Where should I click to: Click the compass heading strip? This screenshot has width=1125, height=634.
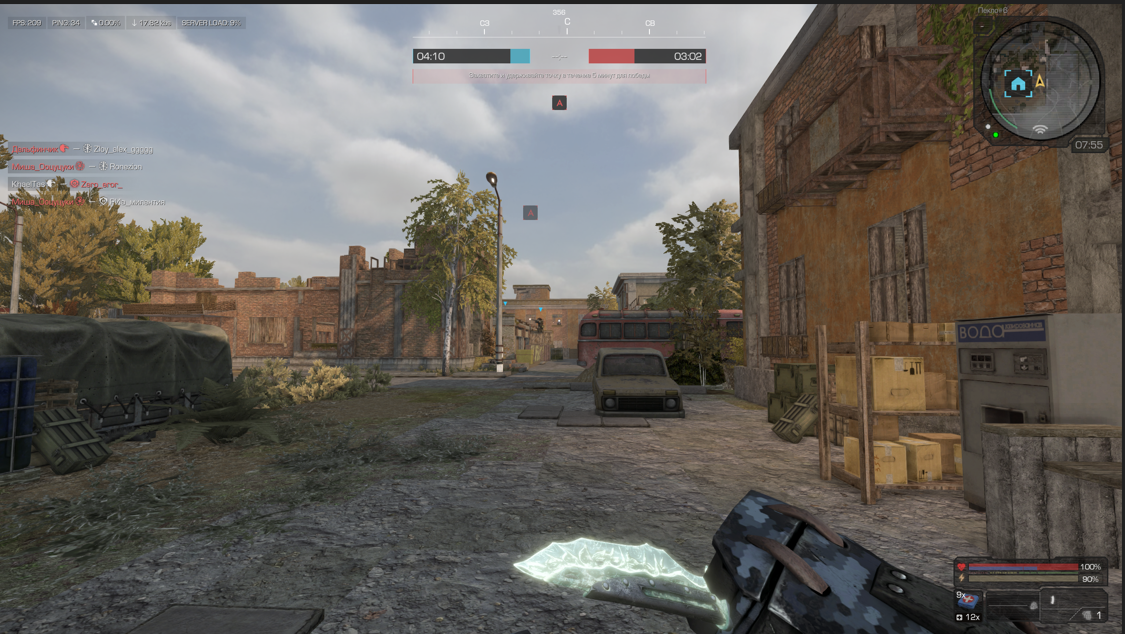pos(566,24)
